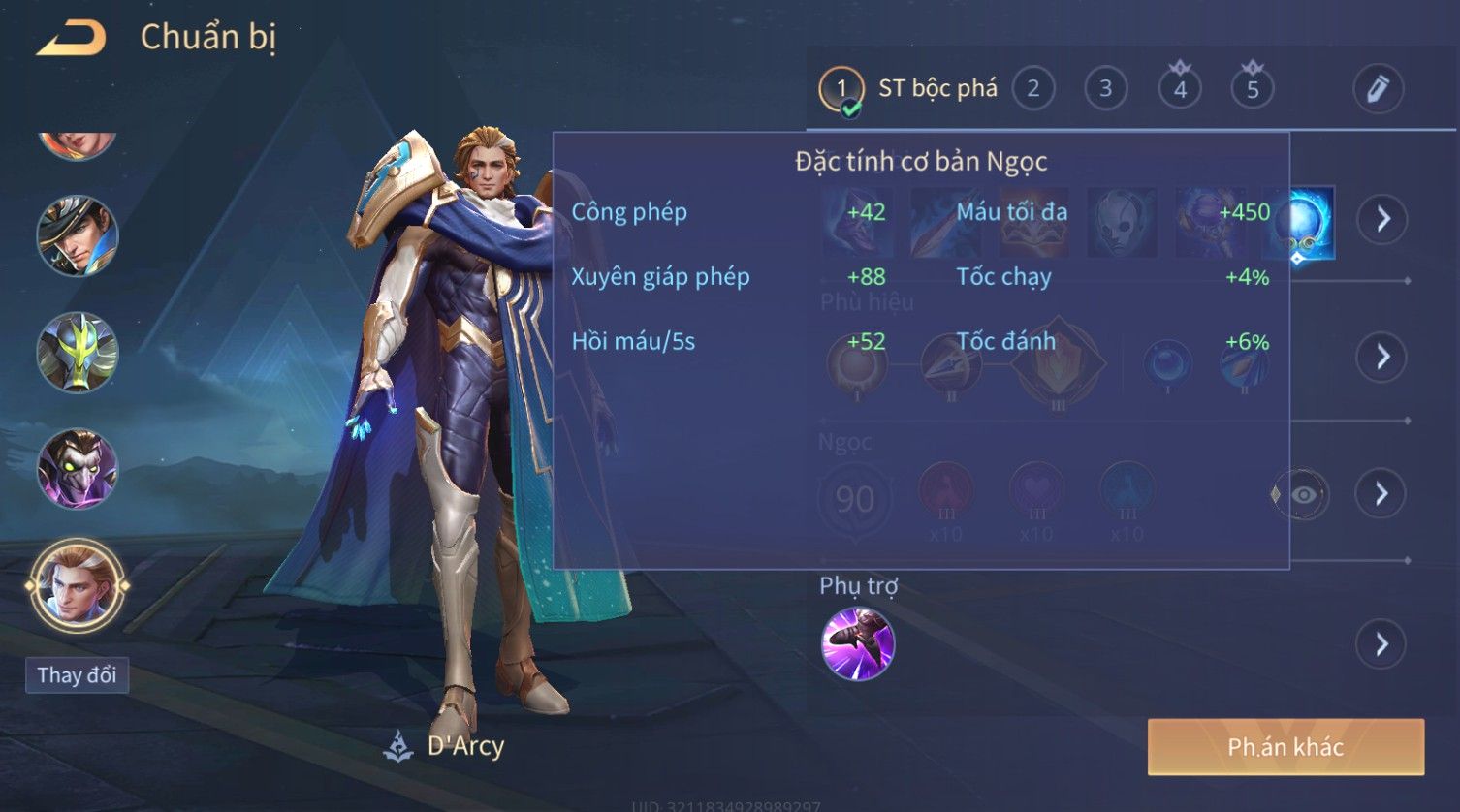
Task: Edit the build with the pencil icon
Action: (x=1378, y=89)
